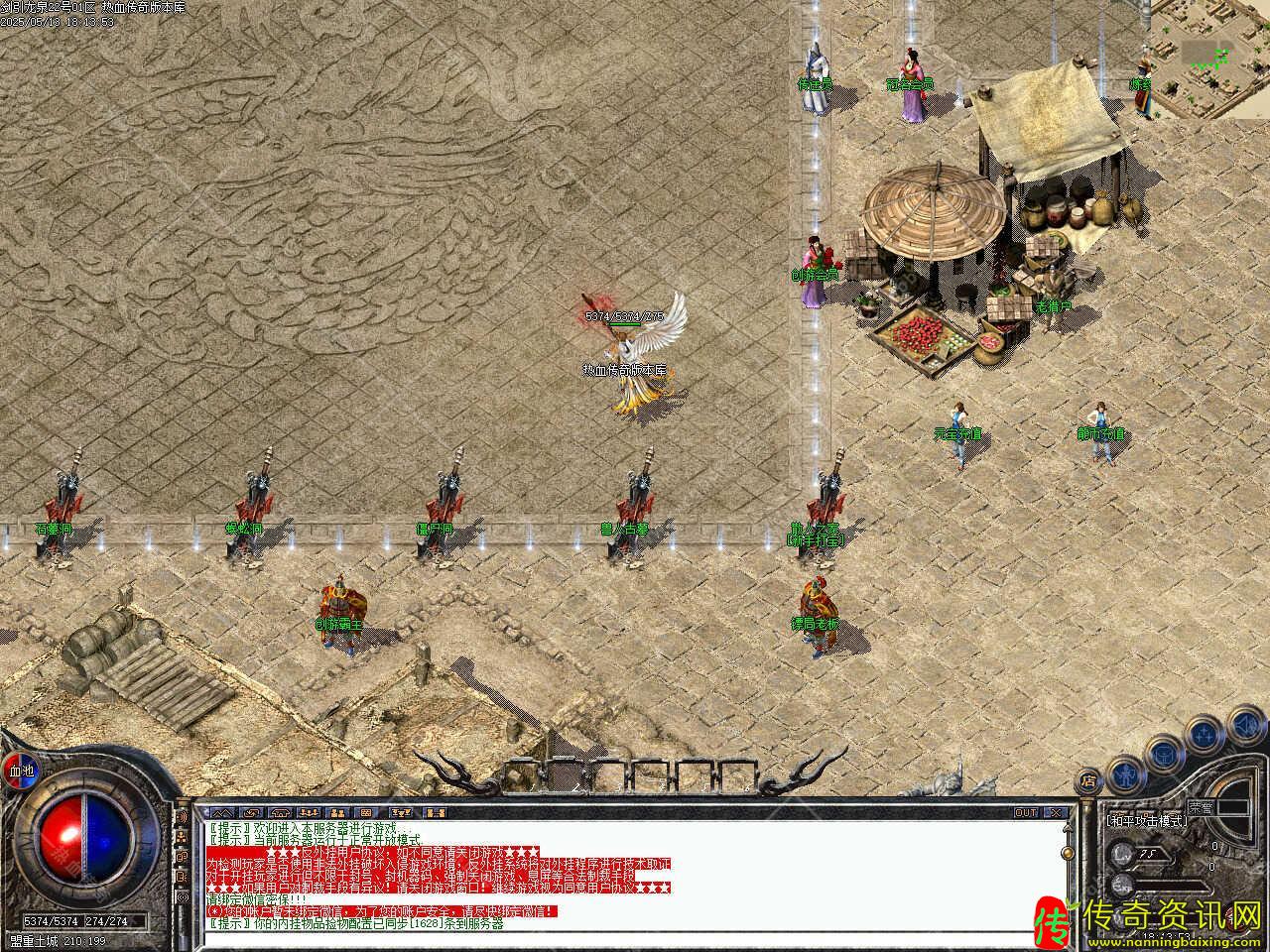1270x952 pixels.
Task: Click the 血池 blood pool orb icon
Action: (x=20, y=770)
